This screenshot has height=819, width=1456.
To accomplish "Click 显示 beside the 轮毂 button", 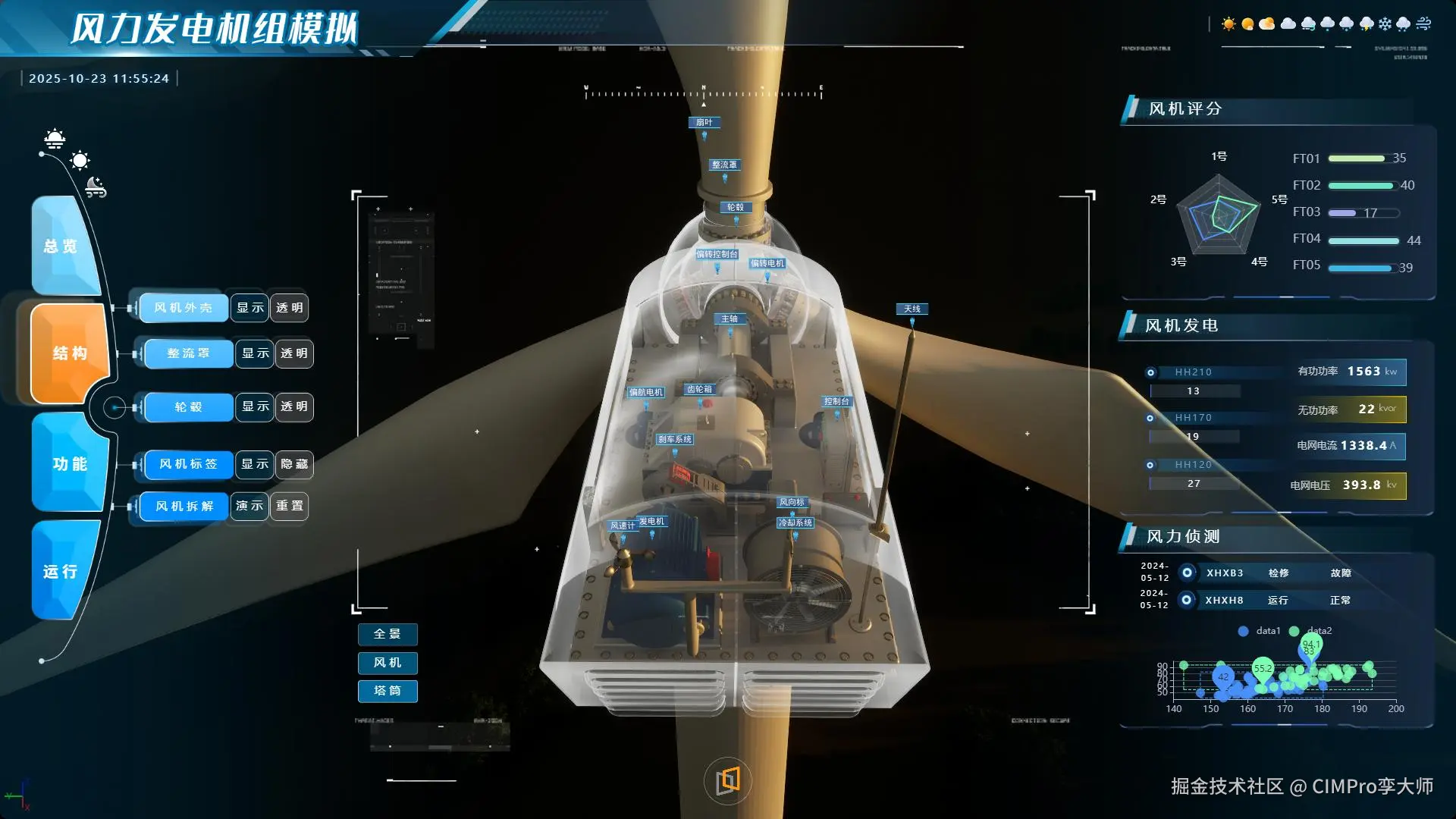I will click(x=255, y=407).
